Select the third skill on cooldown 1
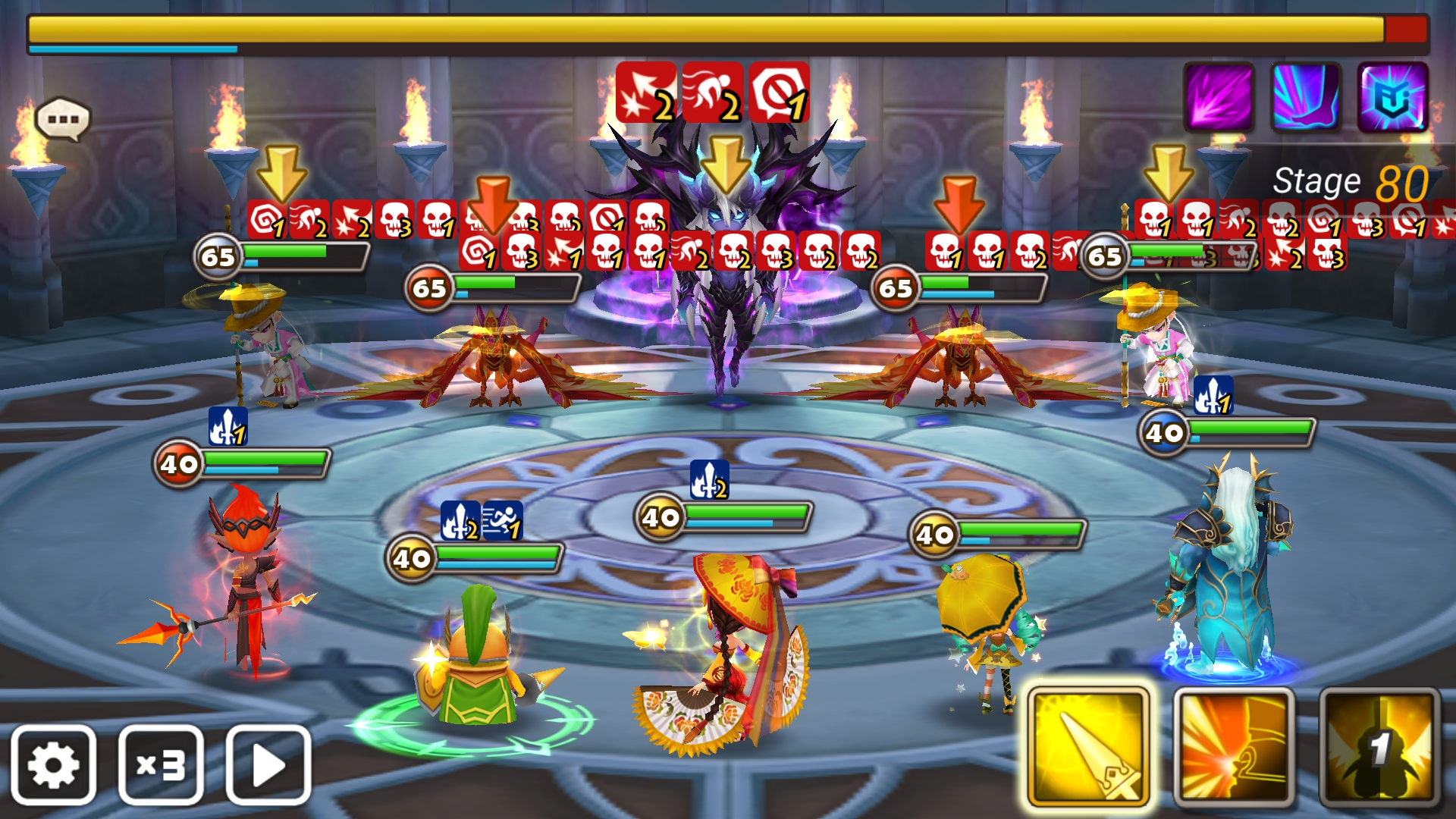1456x819 pixels. (1379, 747)
